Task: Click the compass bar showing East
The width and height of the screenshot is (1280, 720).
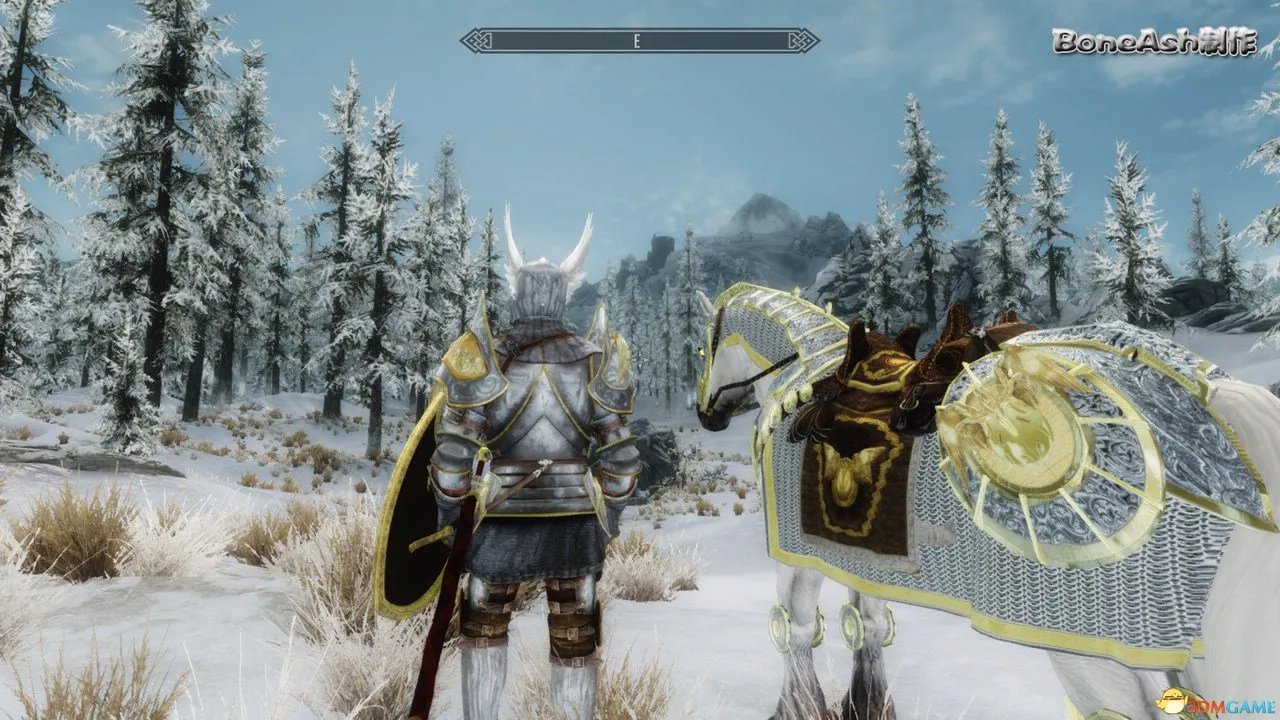Action: click(639, 41)
